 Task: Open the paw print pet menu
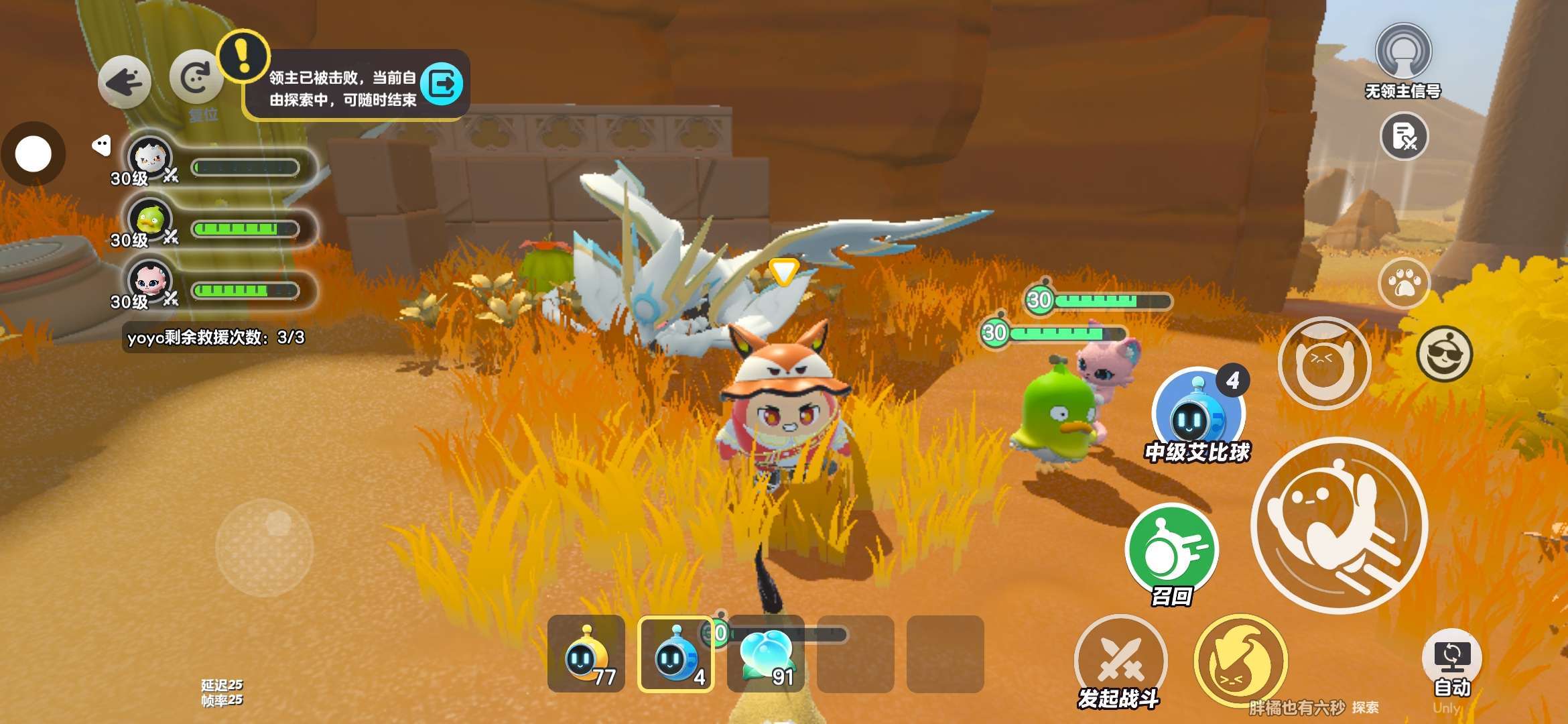1404,284
